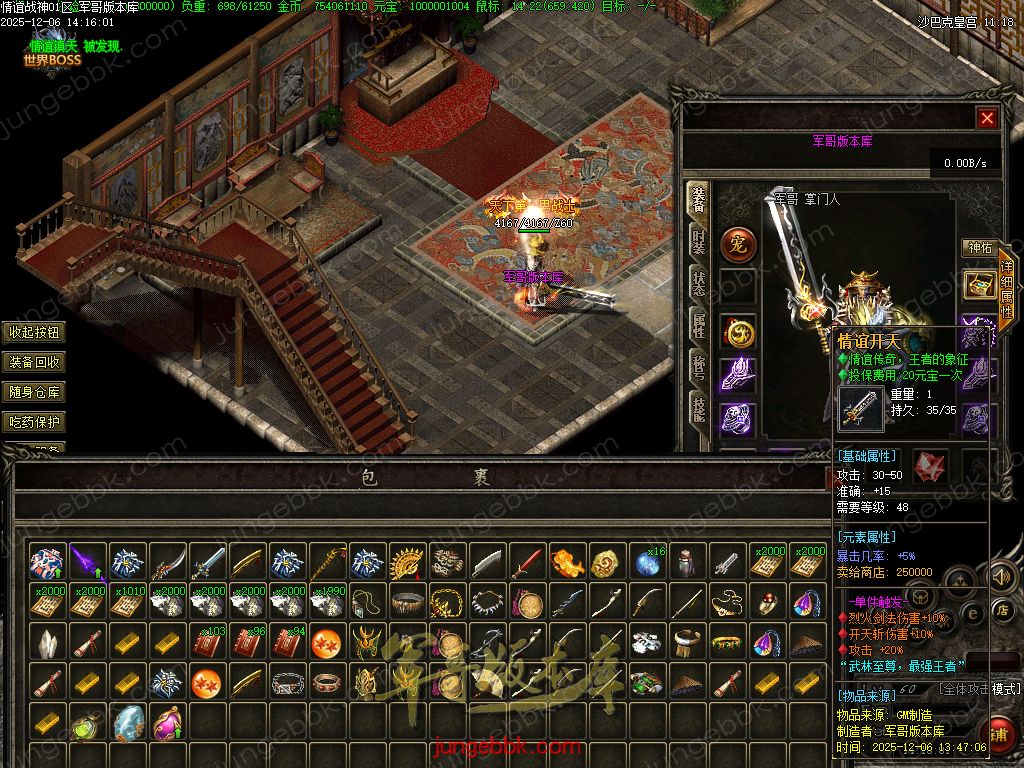Click the 收起按钮 collapse buttons button
The width and height of the screenshot is (1024, 768).
tap(35, 332)
